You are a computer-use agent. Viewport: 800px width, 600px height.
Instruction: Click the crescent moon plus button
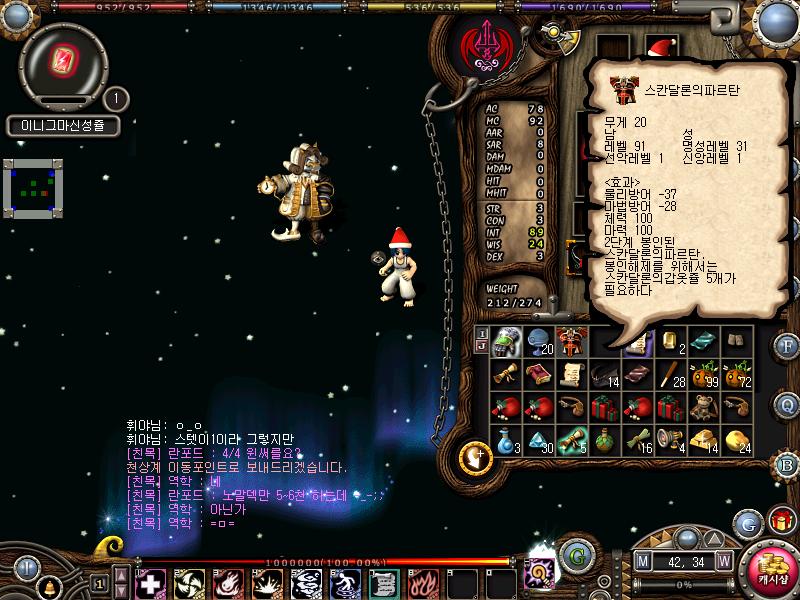coord(475,457)
